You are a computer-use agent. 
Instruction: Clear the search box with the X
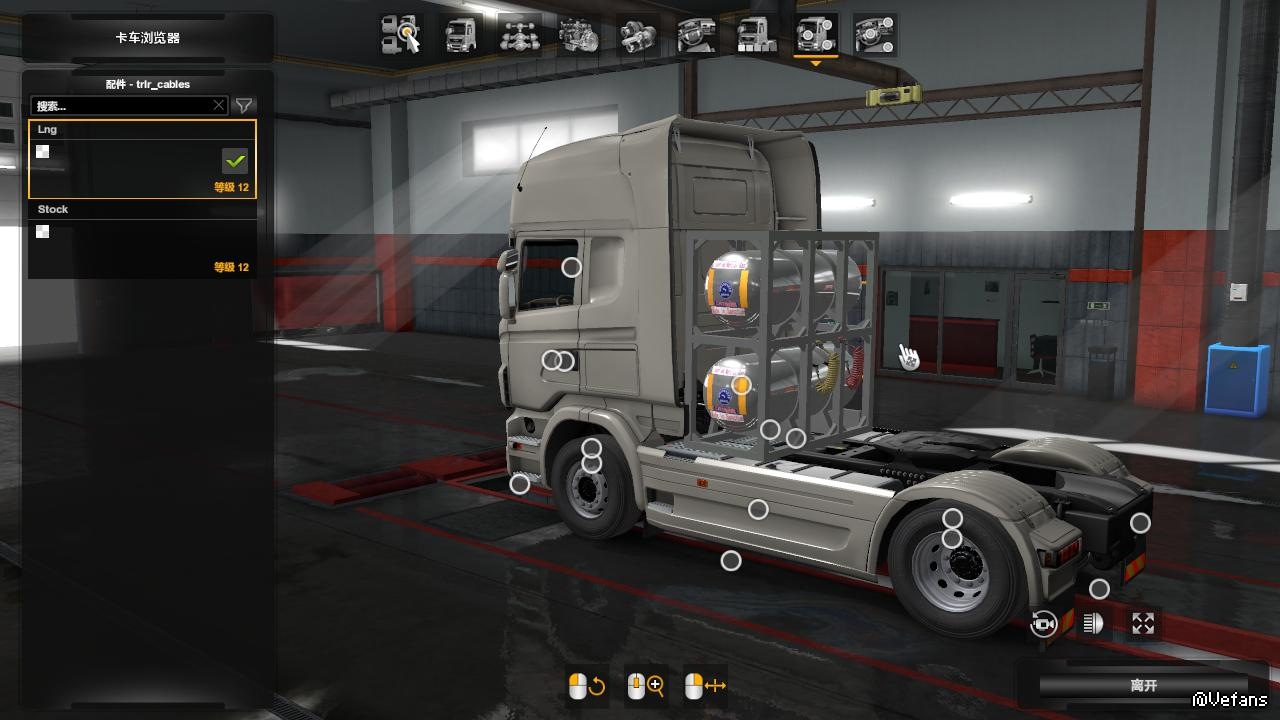click(219, 105)
